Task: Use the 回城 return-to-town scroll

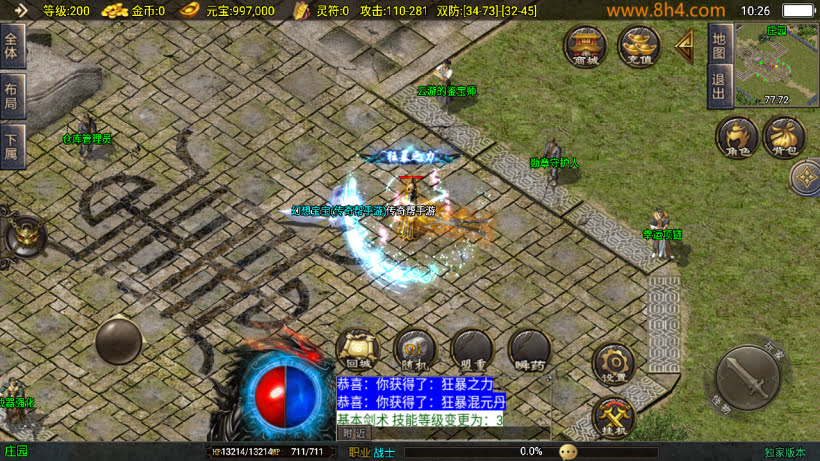Action: (x=355, y=350)
